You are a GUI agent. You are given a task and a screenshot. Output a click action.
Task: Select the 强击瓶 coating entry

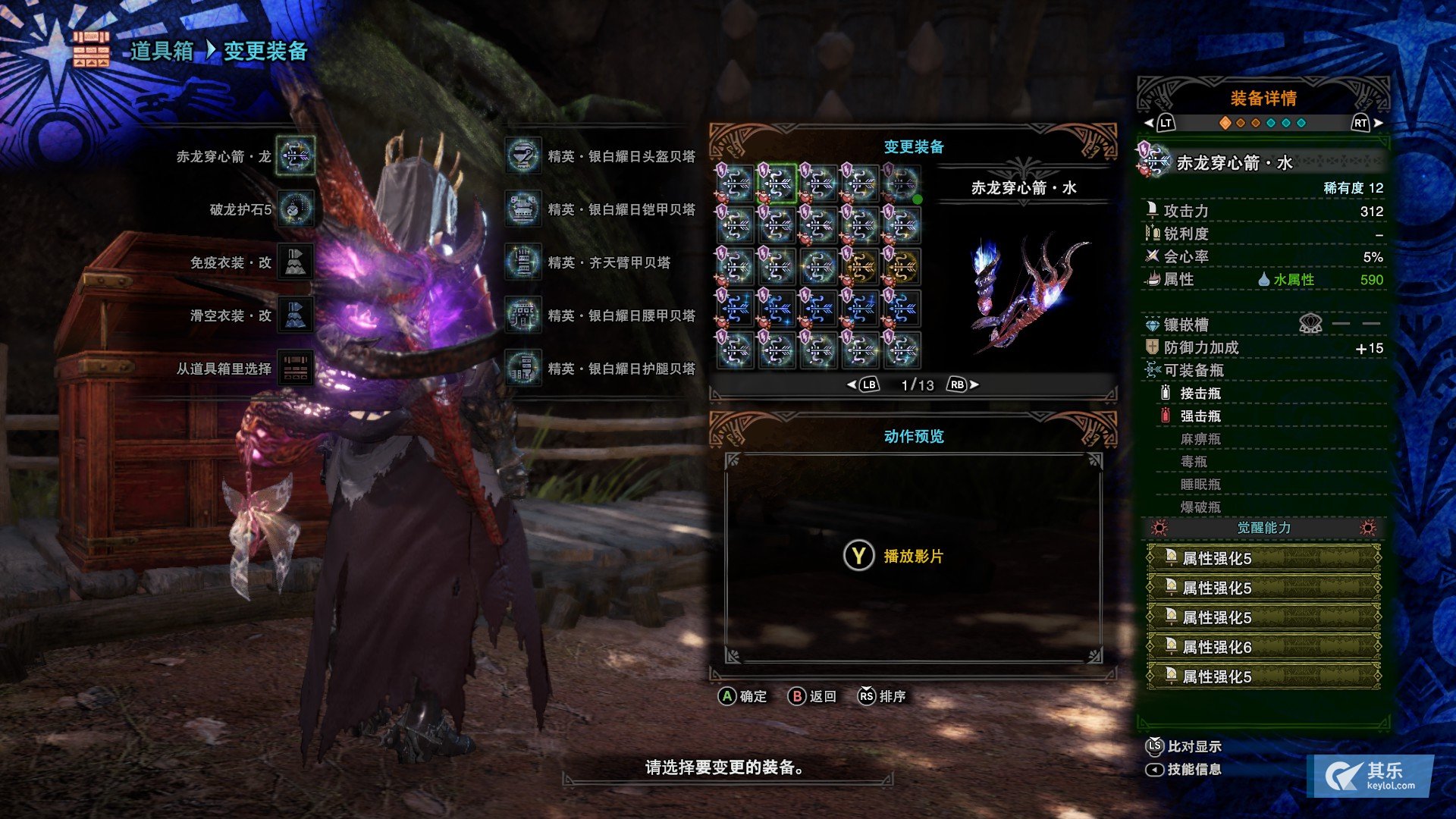(x=1200, y=416)
